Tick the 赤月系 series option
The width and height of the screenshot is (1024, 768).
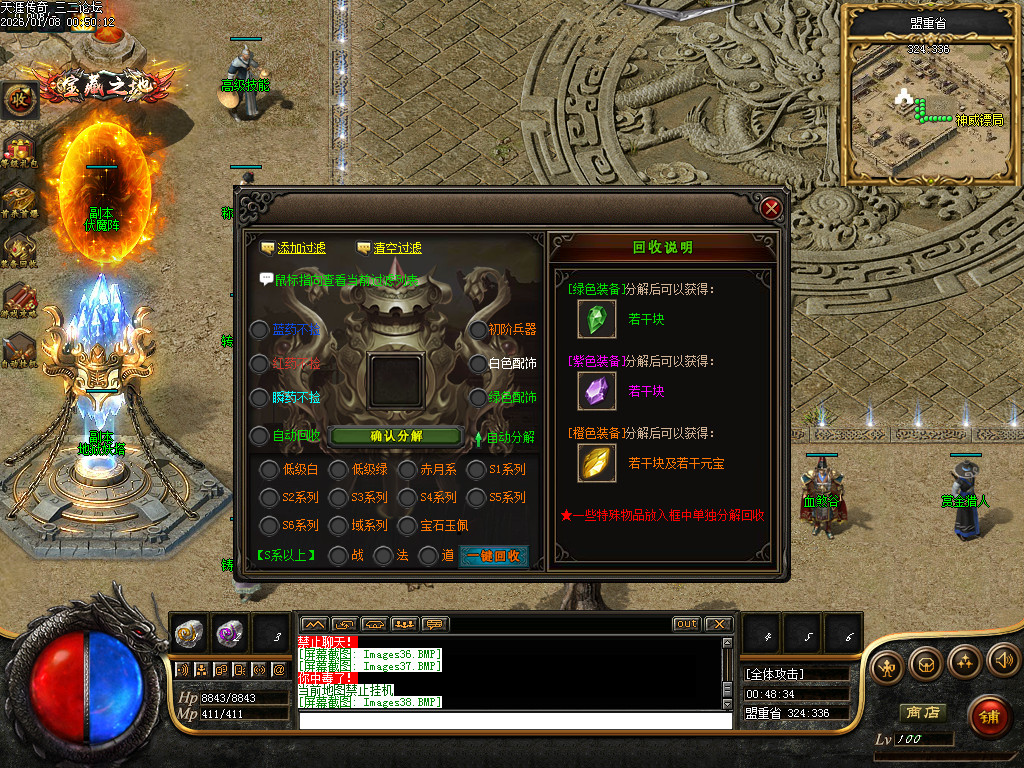pyautogui.click(x=407, y=470)
